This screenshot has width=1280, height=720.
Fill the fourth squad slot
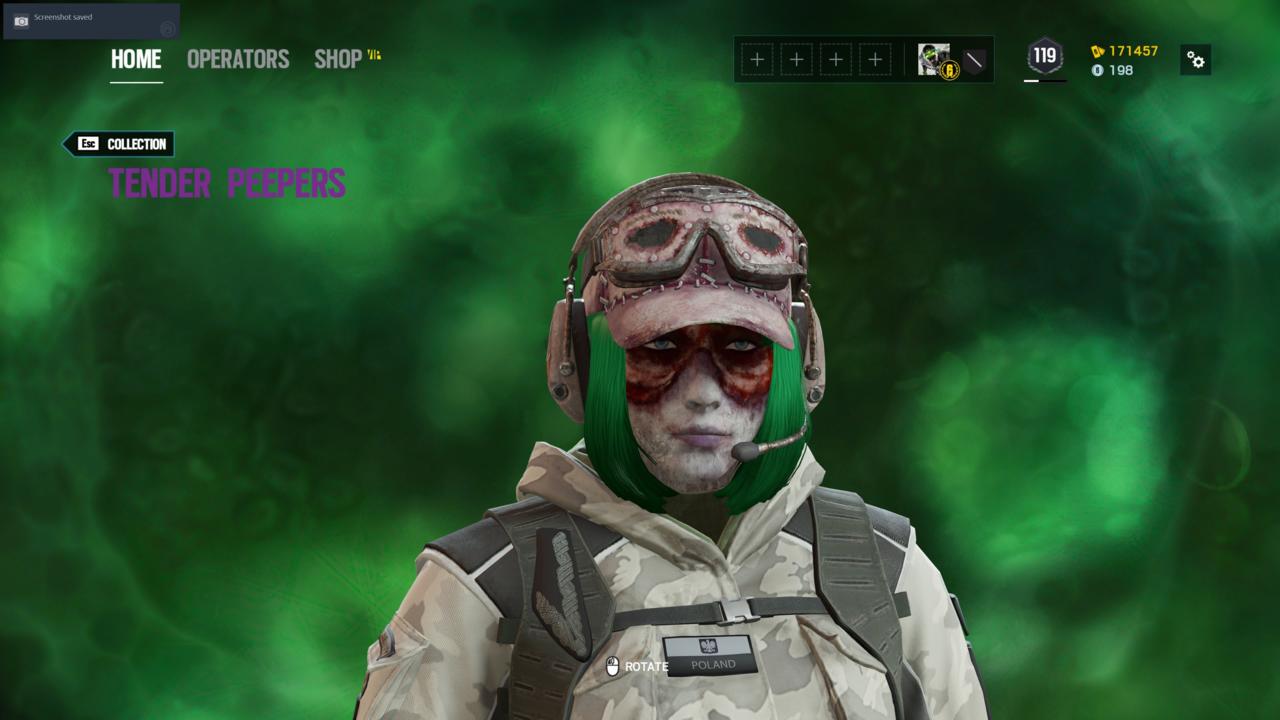pyautogui.click(x=875, y=59)
